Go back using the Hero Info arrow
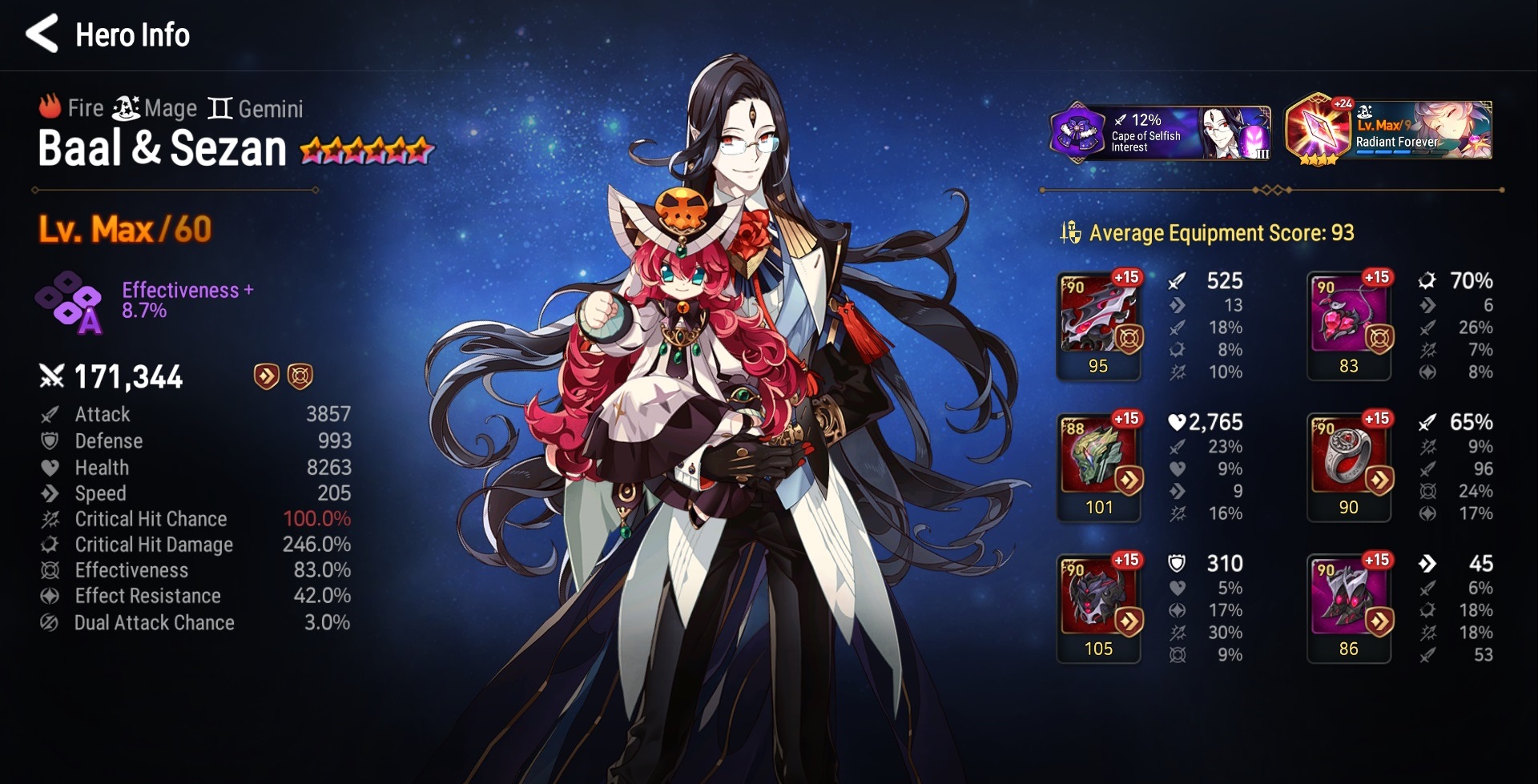 [x=42, y=34]
